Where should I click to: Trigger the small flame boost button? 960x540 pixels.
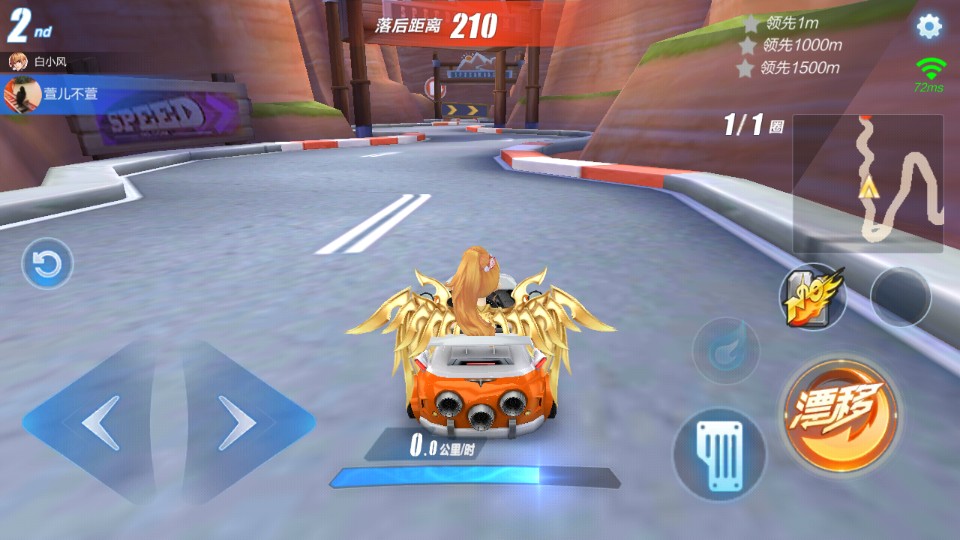(725, 351)
